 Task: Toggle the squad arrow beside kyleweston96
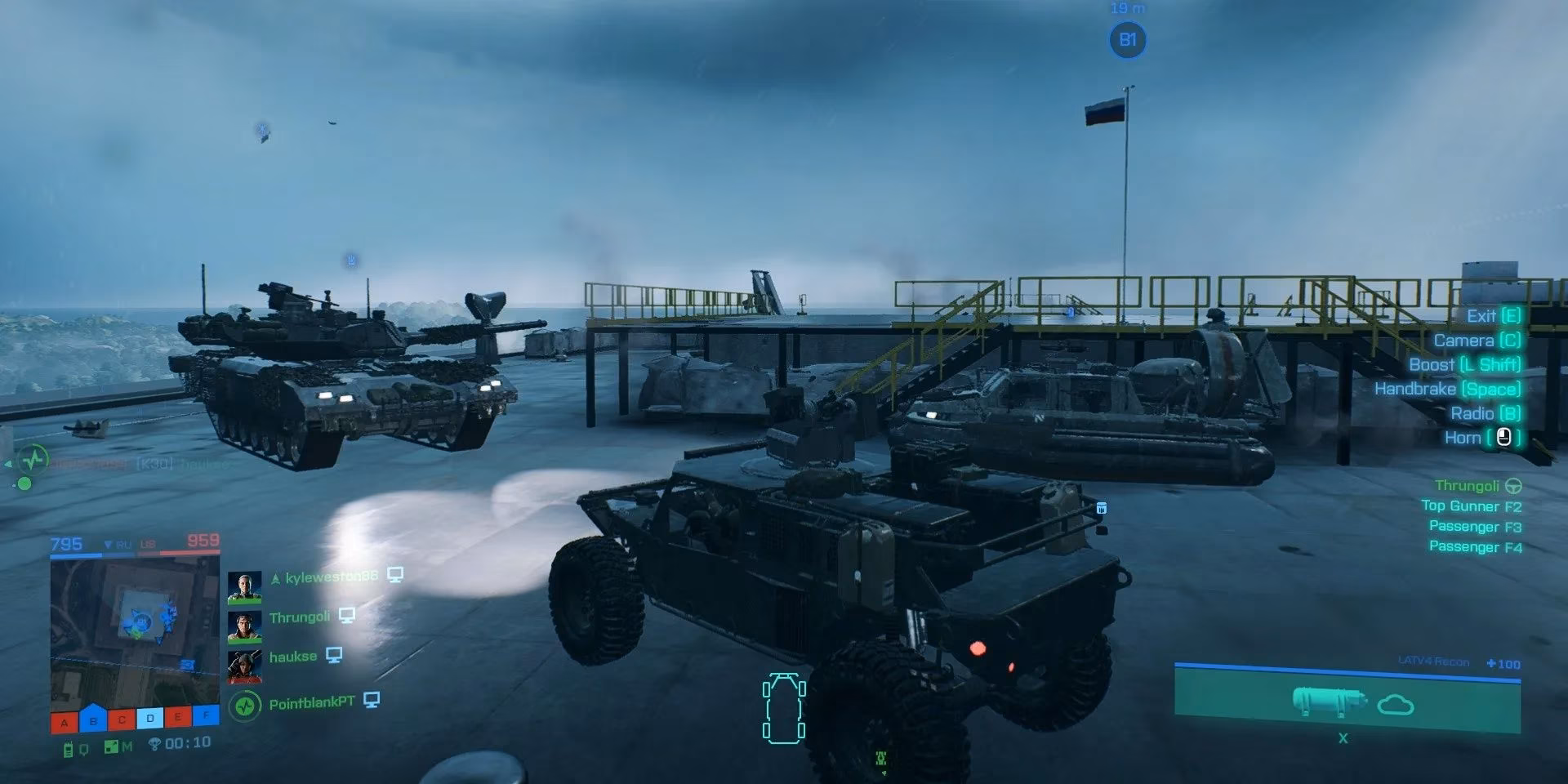click(275, 577)
